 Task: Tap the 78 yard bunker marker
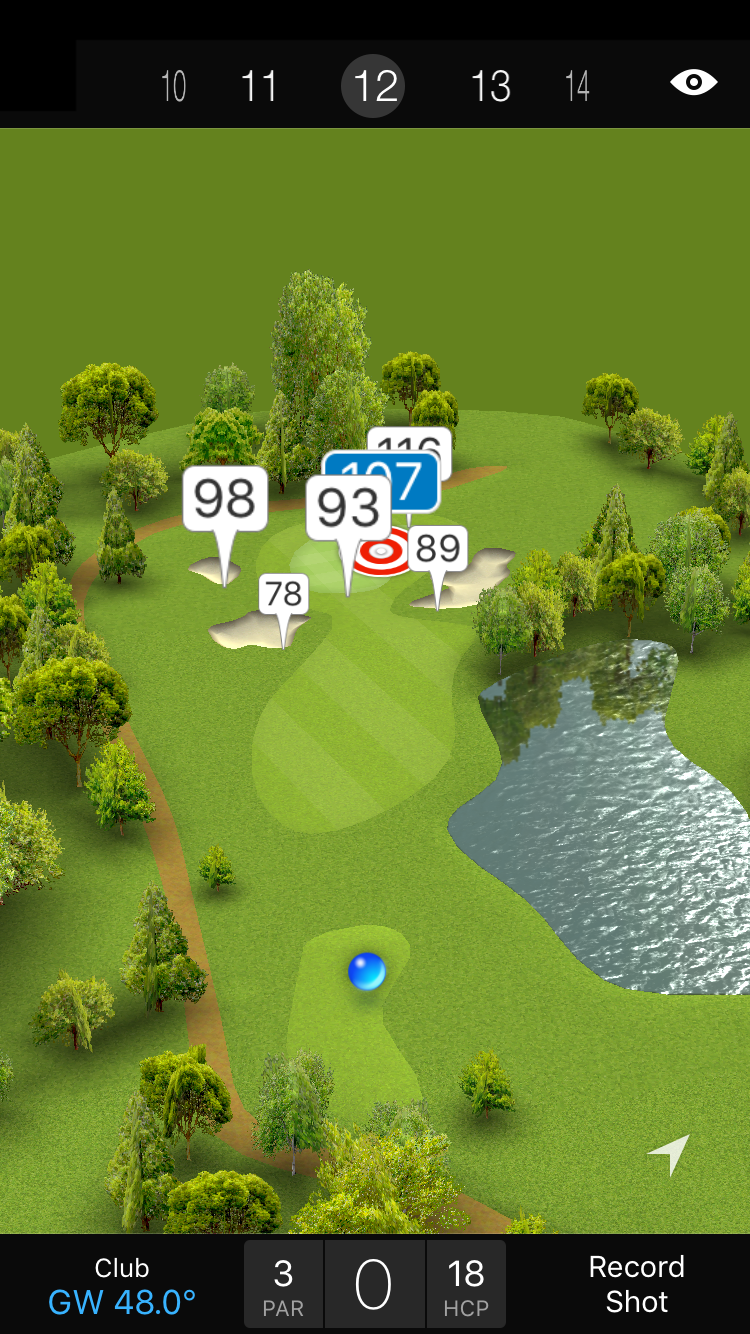pos(283,595)
